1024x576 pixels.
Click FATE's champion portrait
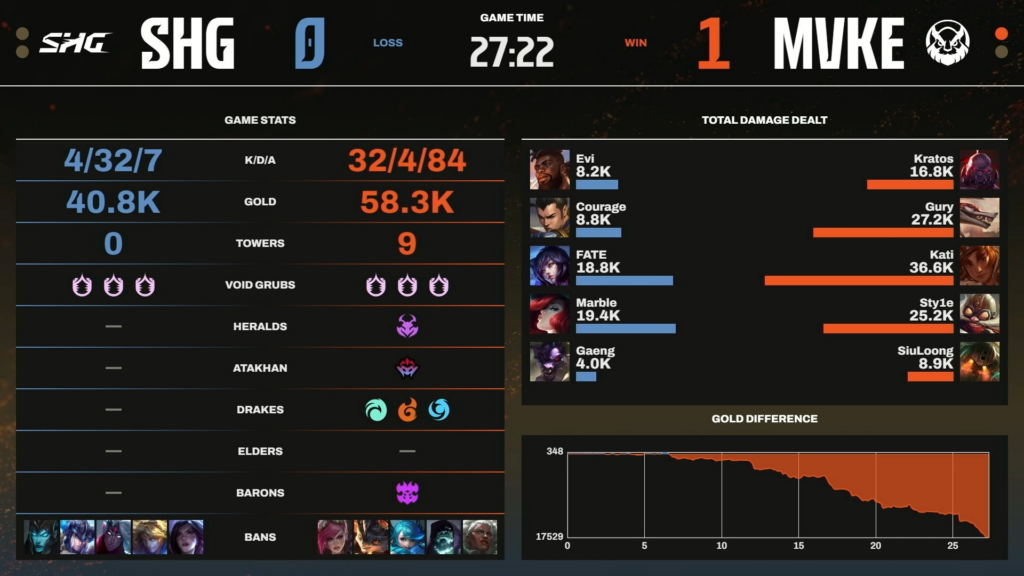pyautogui.click(x=549, y=265)
